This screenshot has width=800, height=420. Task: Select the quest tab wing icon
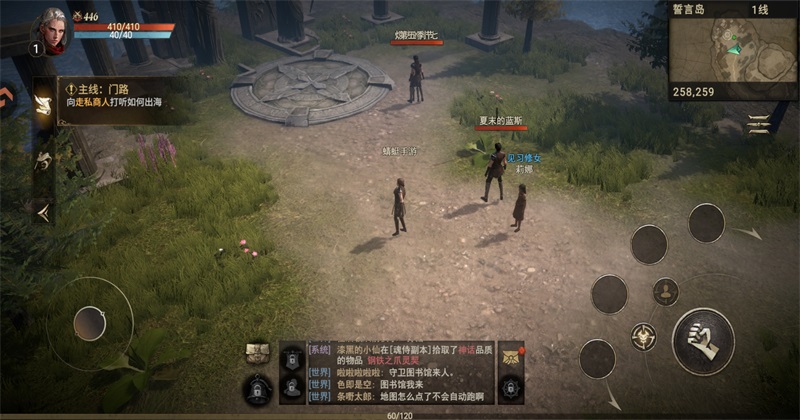(x=43, y=105)
